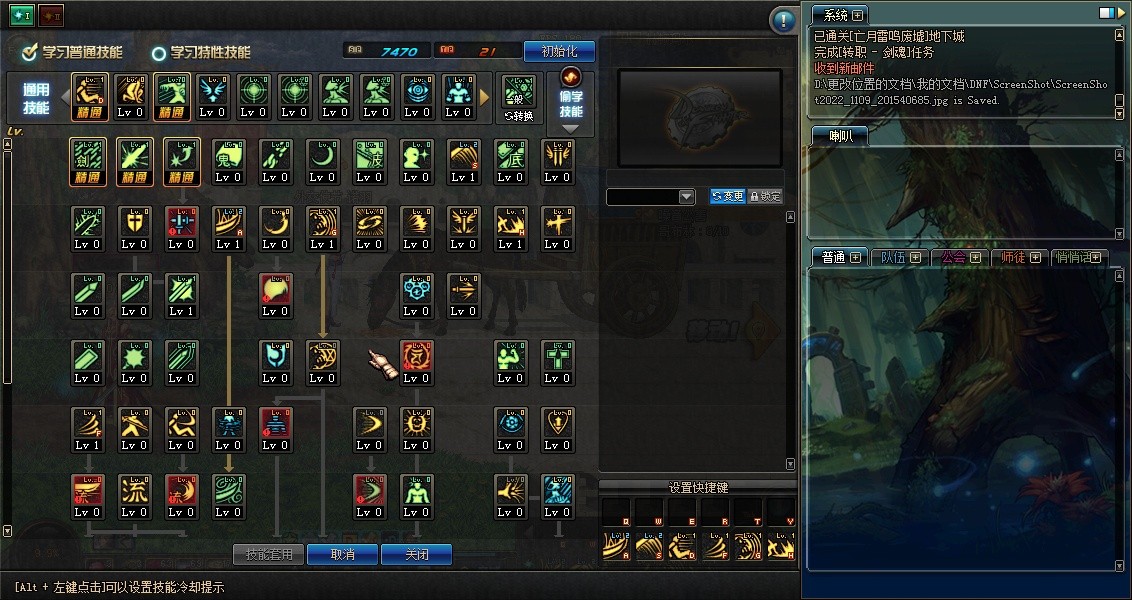Switch to skill page II tab
The width and height of the screenshot is (1132, 600).
51,16
